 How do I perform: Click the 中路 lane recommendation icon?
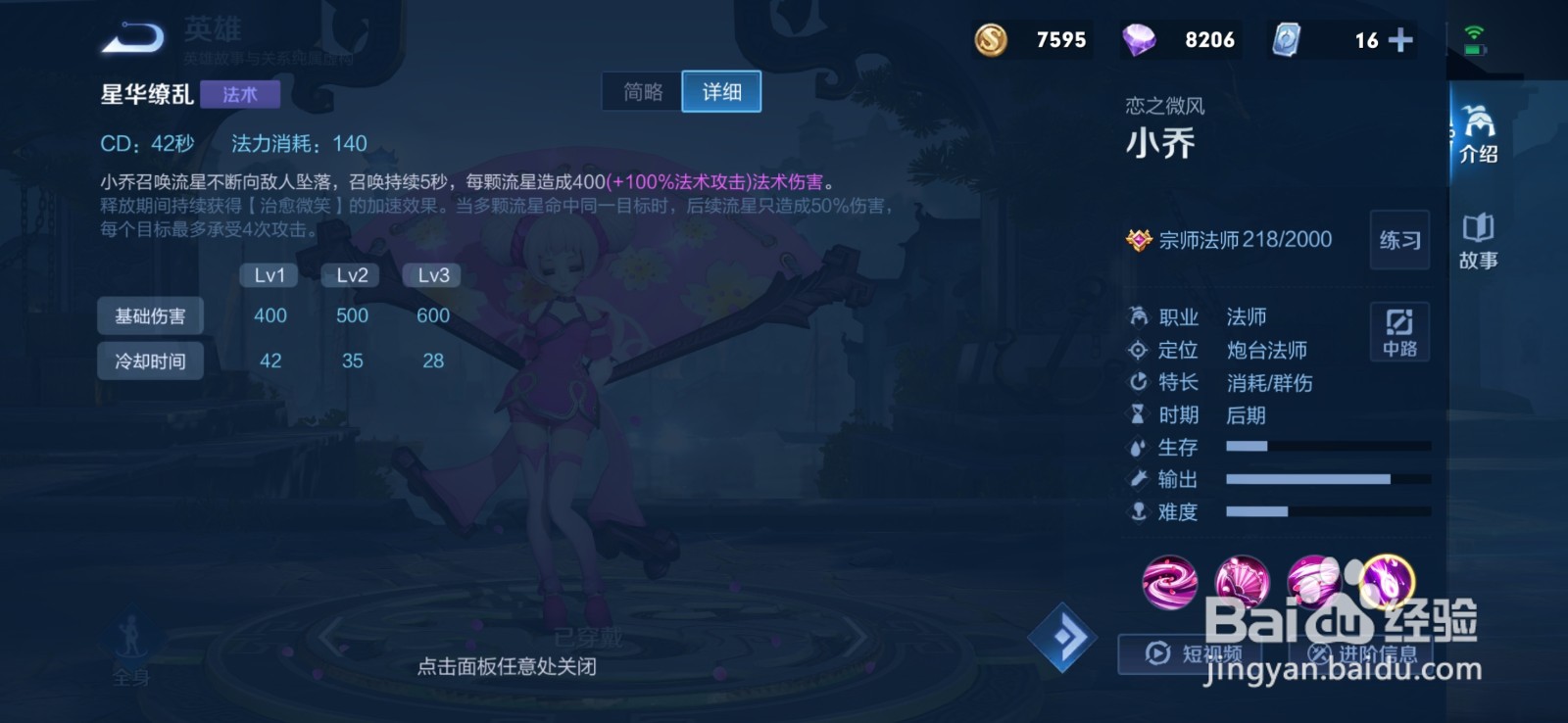[1399, 331]
